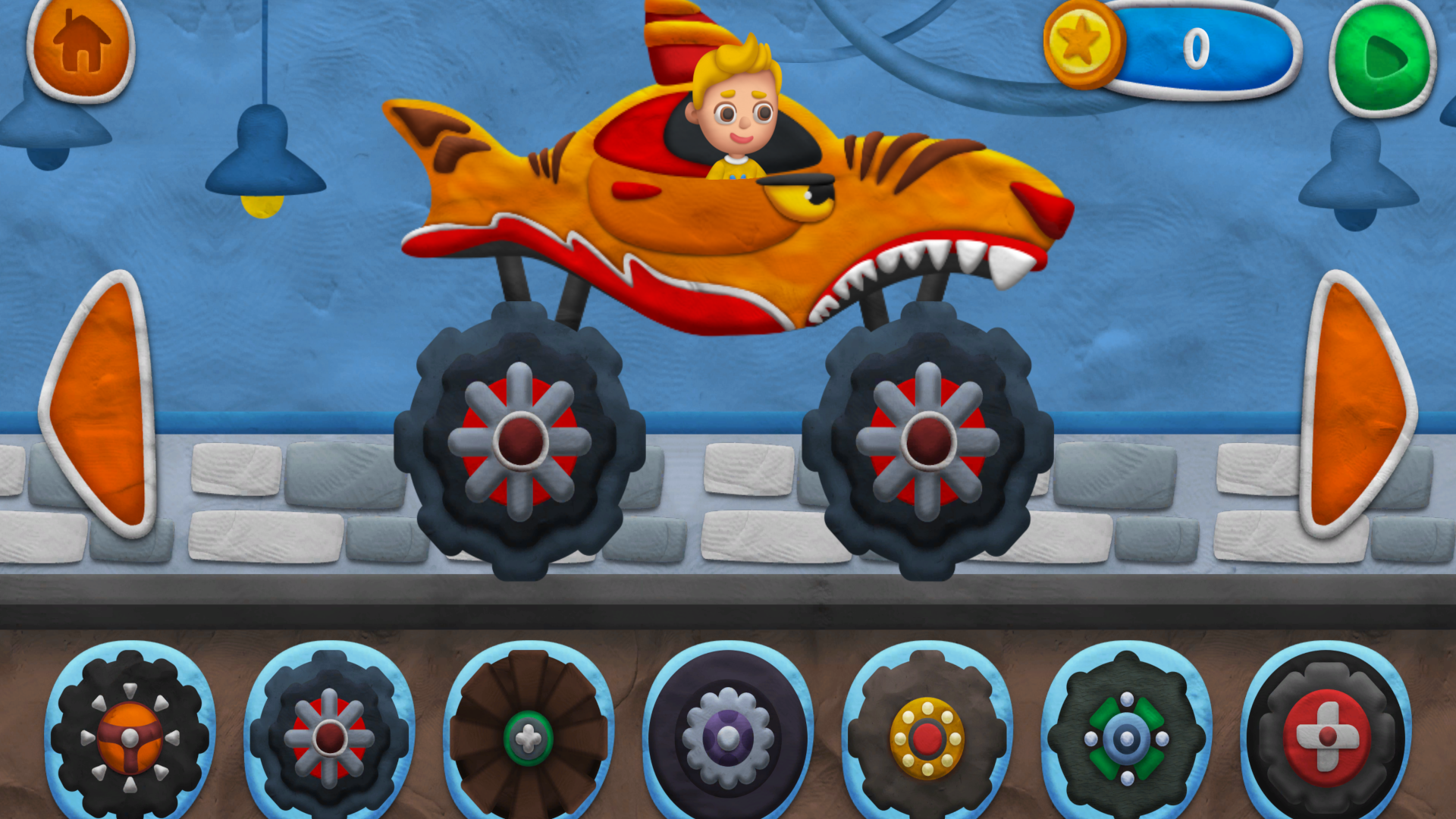1456x819 pixels.
Task: Select the red spoke wheel option
Action: pos(332,737)
